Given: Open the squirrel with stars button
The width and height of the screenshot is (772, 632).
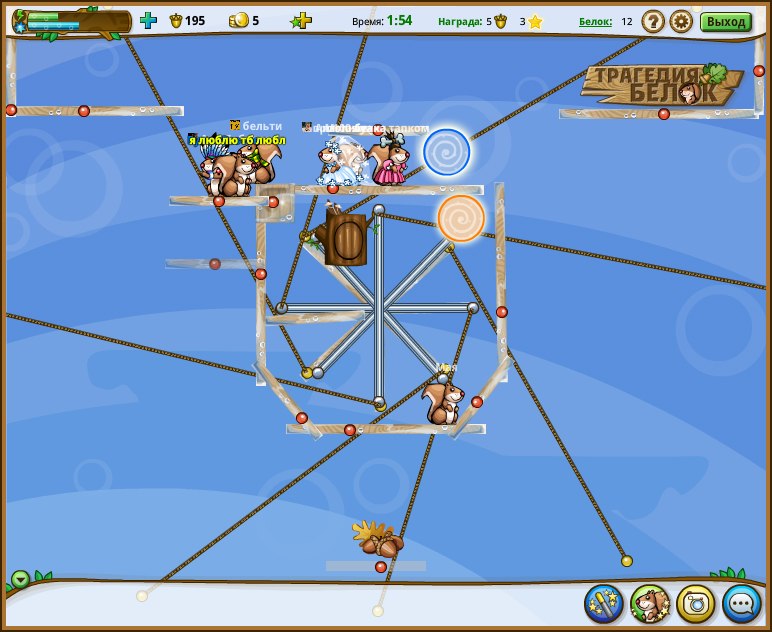Looking at the screenshot, I should click(x=650, y=603).
